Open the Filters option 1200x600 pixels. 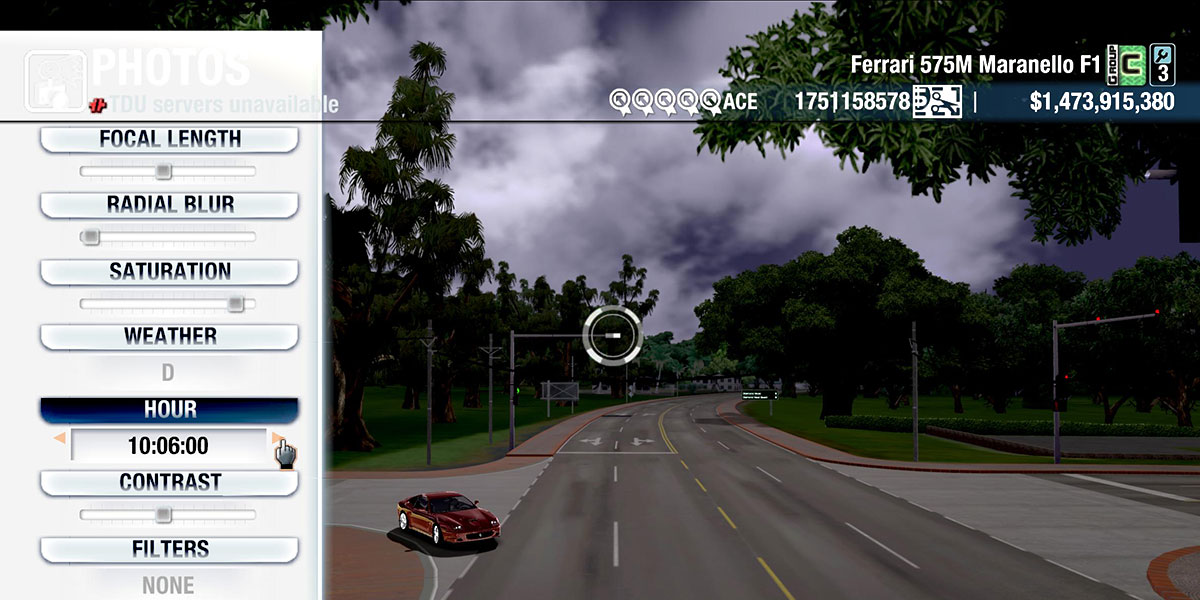(169, 549)
